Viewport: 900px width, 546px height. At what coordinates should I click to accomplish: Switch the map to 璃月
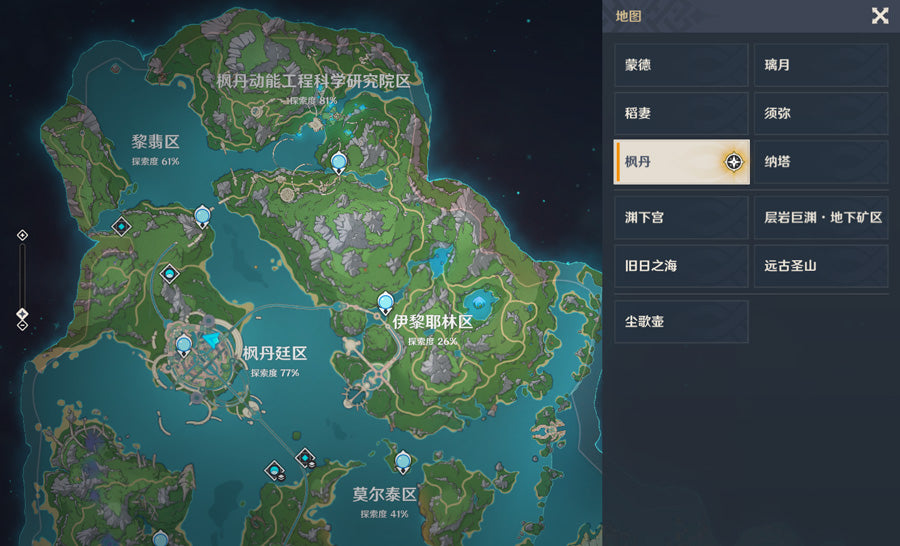point(820,65)
